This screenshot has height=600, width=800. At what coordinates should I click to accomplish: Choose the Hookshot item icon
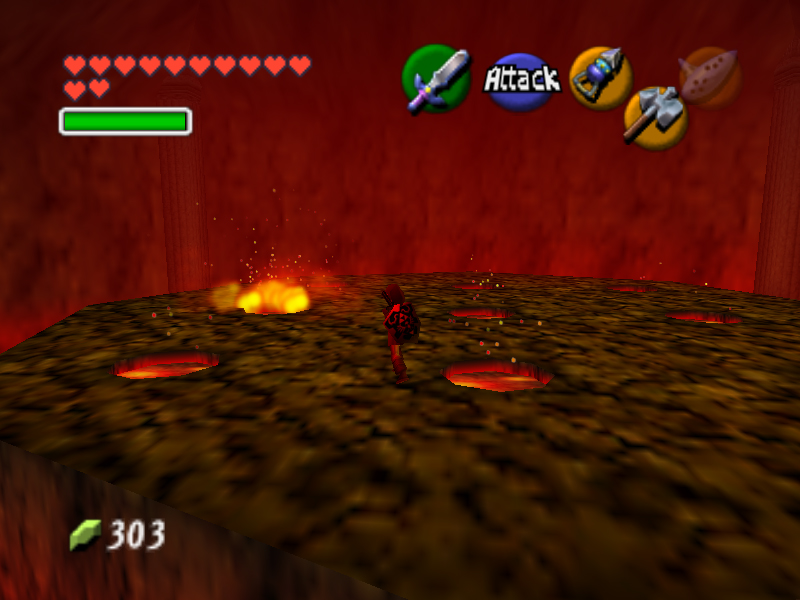pos(600,77)
